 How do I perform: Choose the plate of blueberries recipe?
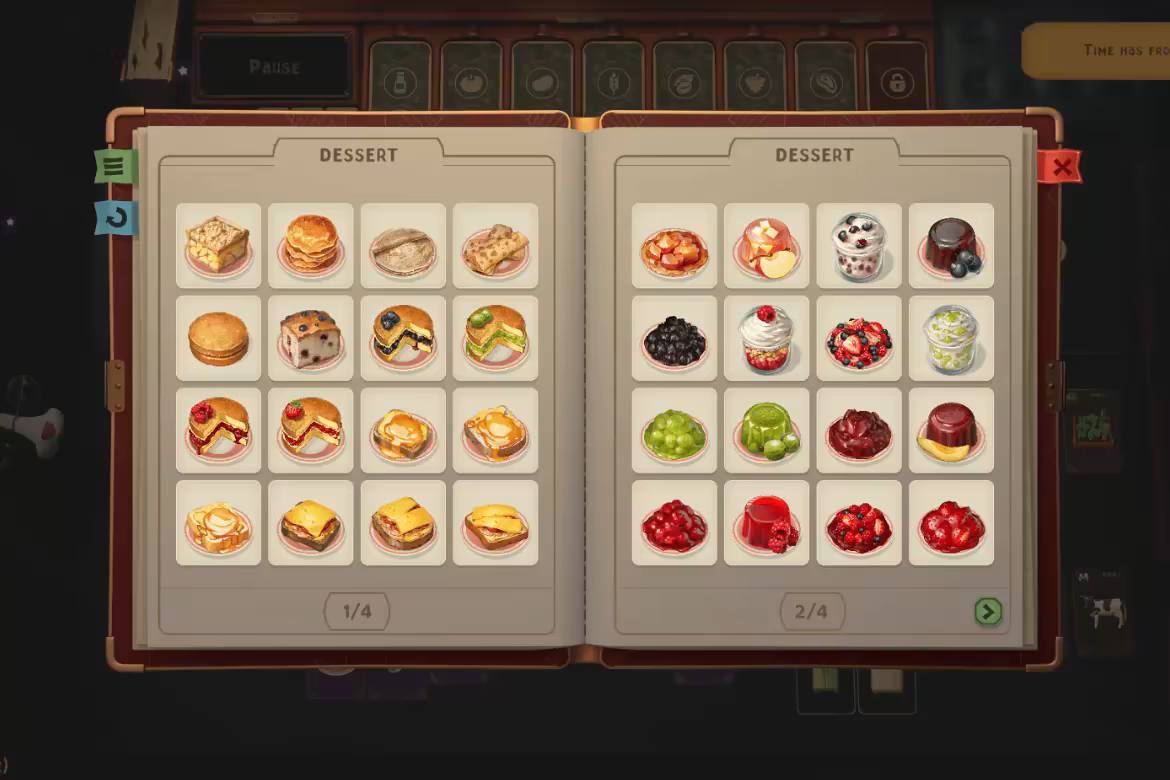pos(674,338)
